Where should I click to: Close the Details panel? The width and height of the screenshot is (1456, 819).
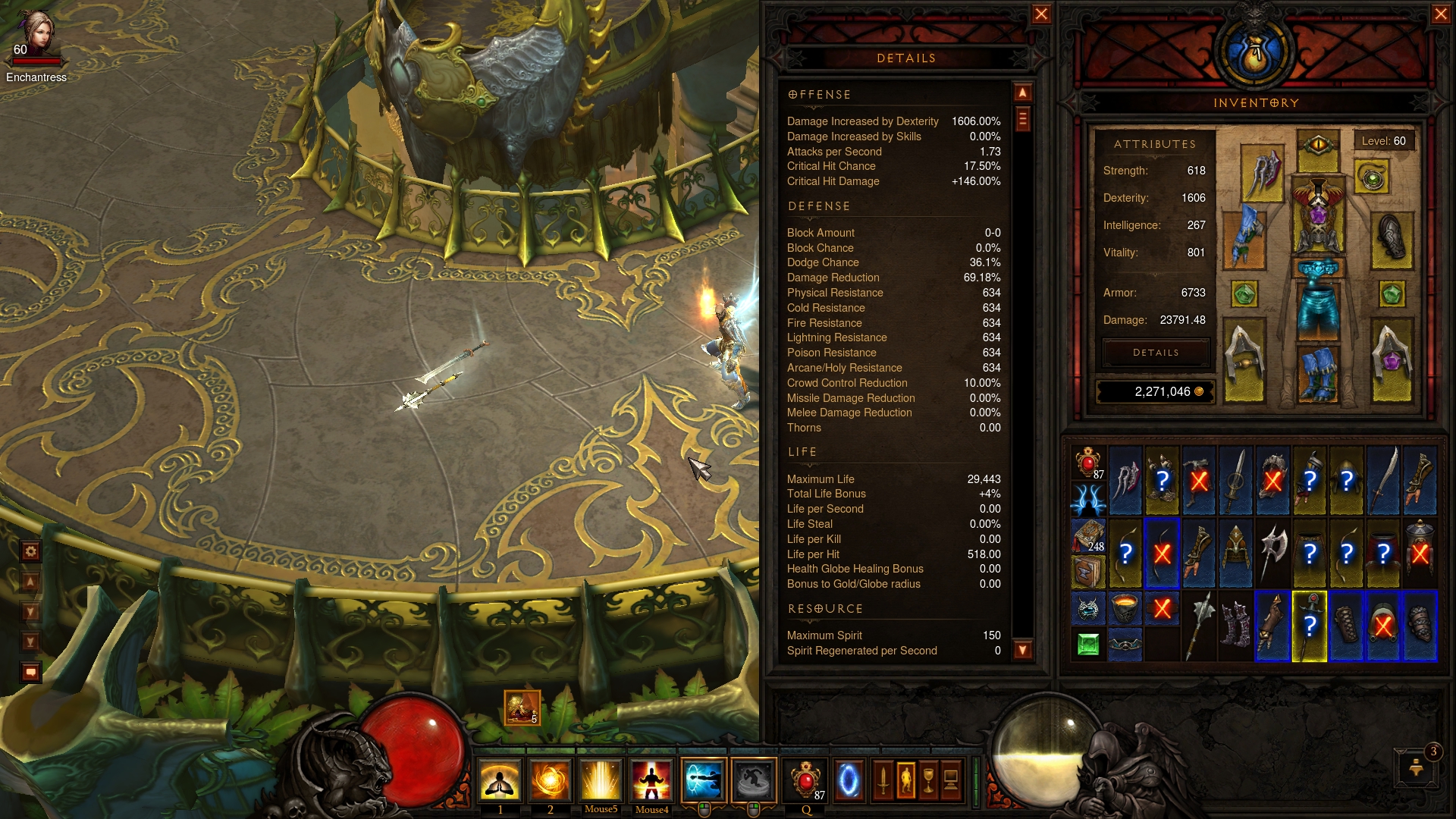1041,14
